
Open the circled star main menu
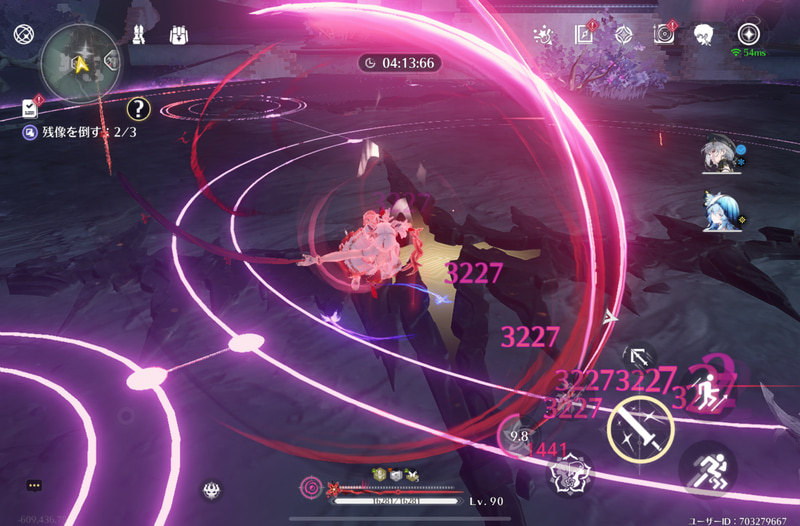click(x=748, y=33)
